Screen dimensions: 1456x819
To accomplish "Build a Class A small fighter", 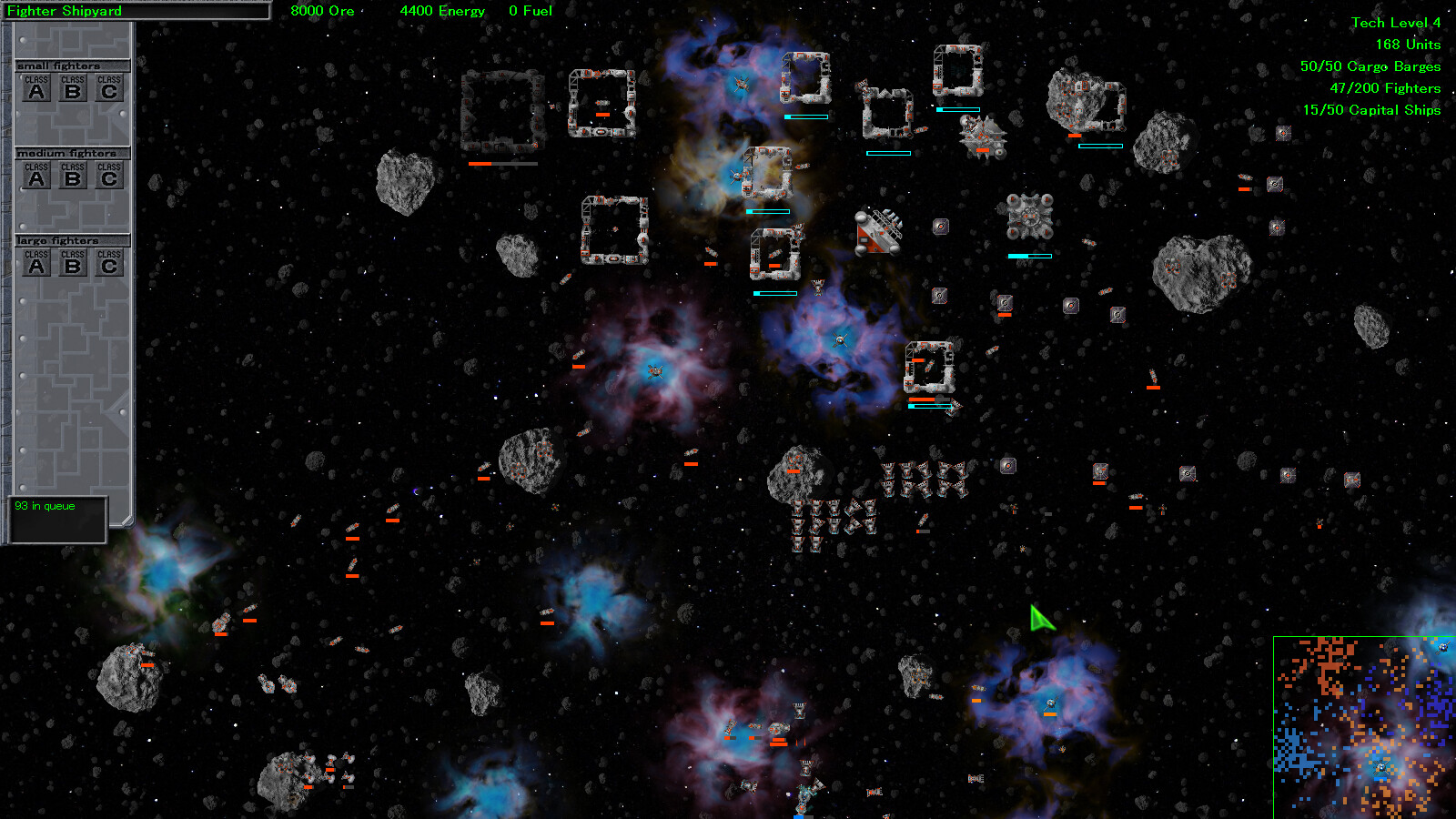I will click(x=37, y=88).
